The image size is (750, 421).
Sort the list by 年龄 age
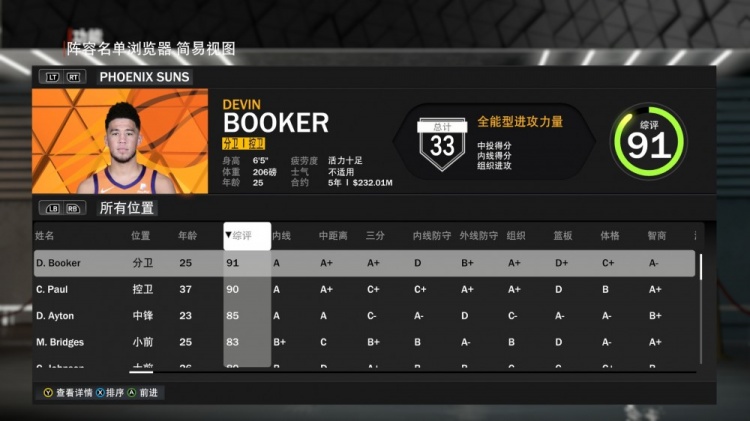187,236
